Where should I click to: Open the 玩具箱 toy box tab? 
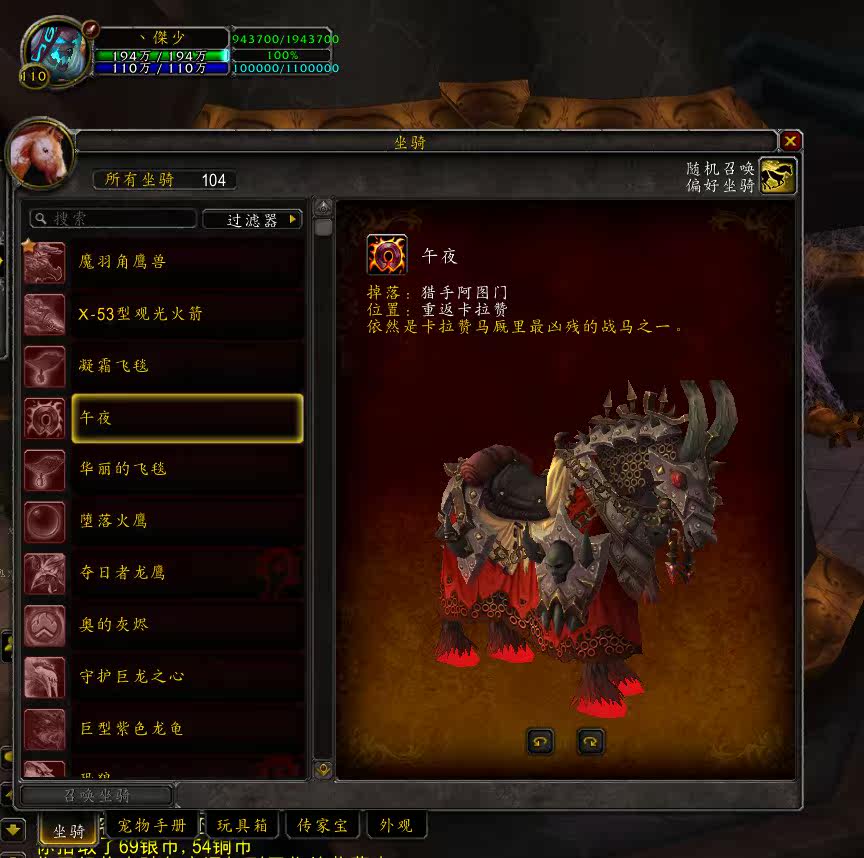[x=242, y=826]
